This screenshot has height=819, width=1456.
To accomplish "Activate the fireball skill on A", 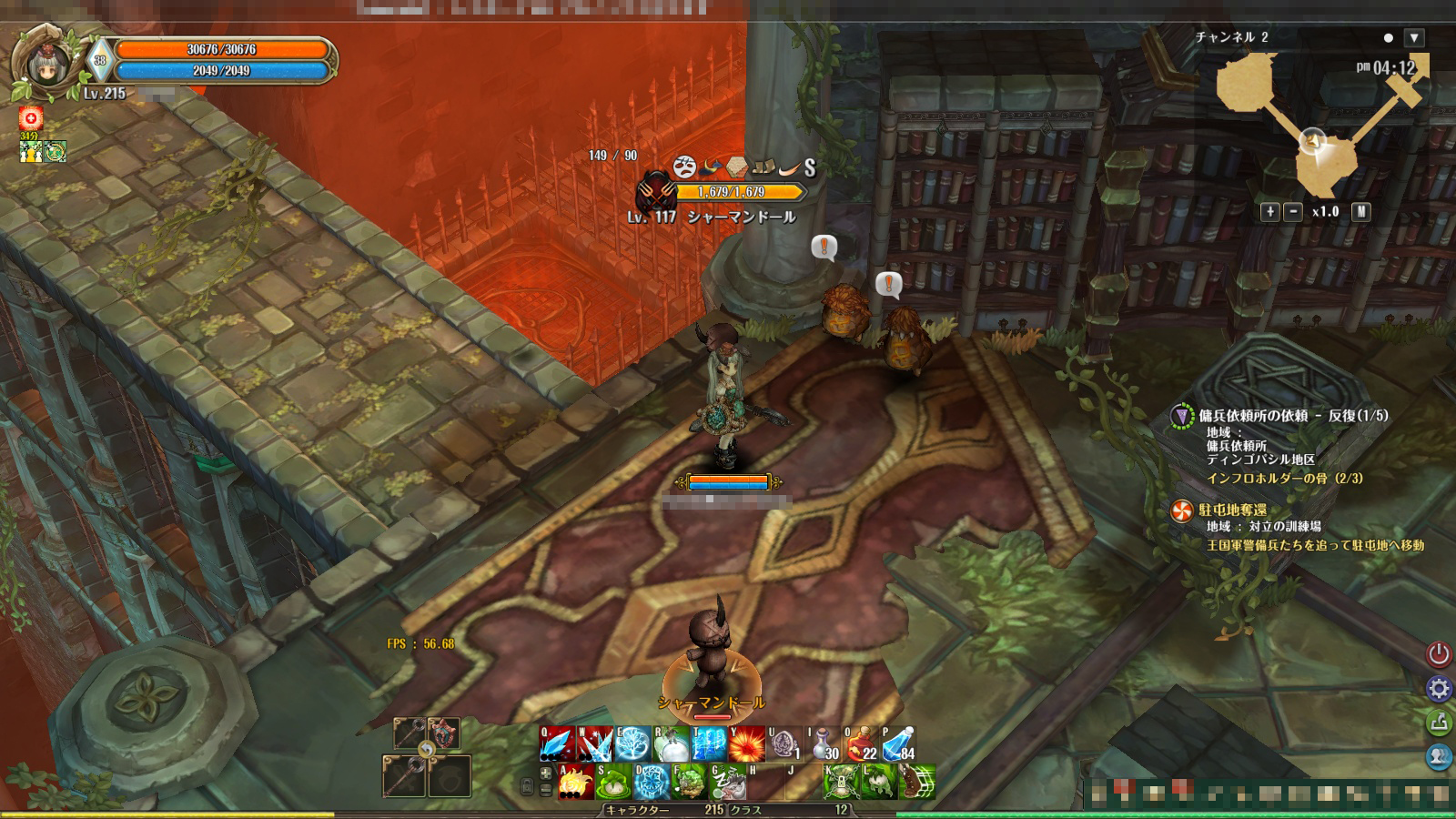I will pos(575,782).
